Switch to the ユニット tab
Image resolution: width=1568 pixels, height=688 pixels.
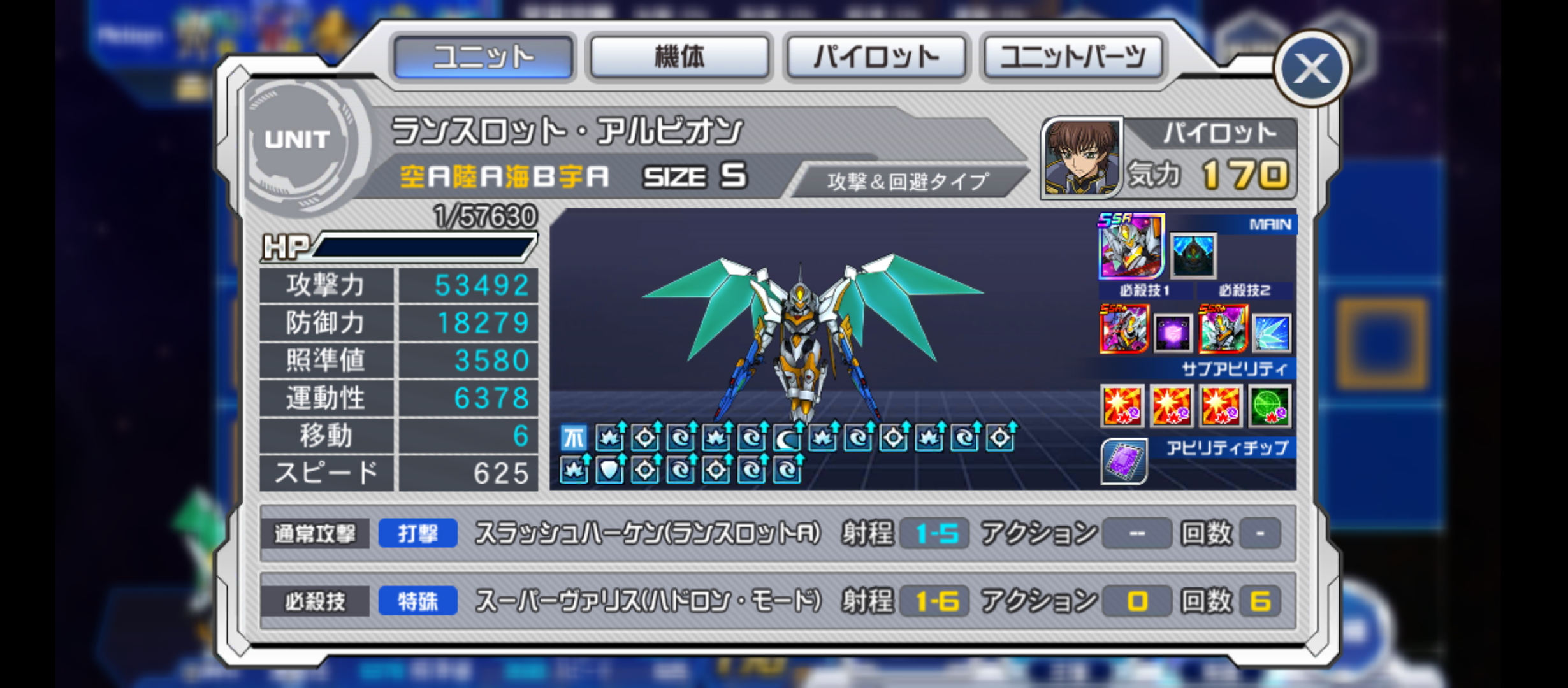(x=483, y=57)
